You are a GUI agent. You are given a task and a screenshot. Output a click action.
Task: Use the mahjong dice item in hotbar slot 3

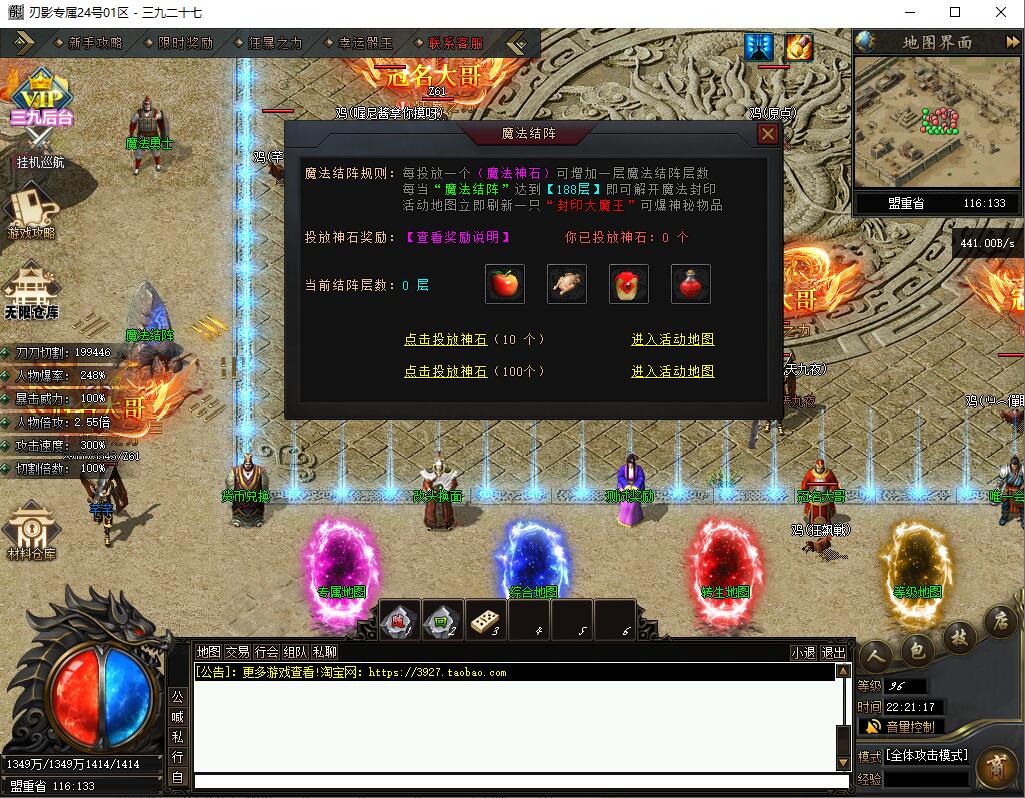pyautogui.click(x=487, y=621)
